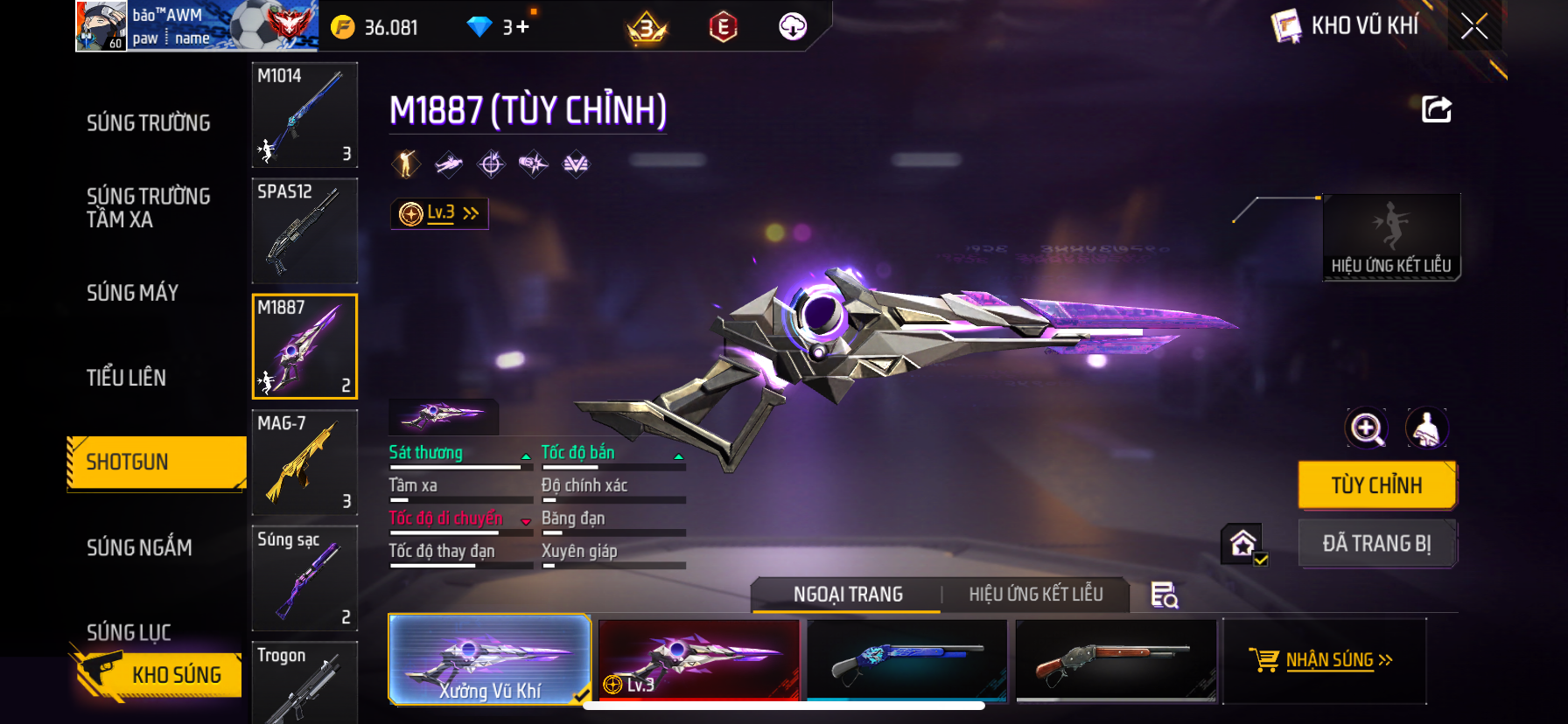Open the Hiệu Ứng Kết Liễu tab
Viewport: 1568px width, 724px height.
click(1035, 595)
